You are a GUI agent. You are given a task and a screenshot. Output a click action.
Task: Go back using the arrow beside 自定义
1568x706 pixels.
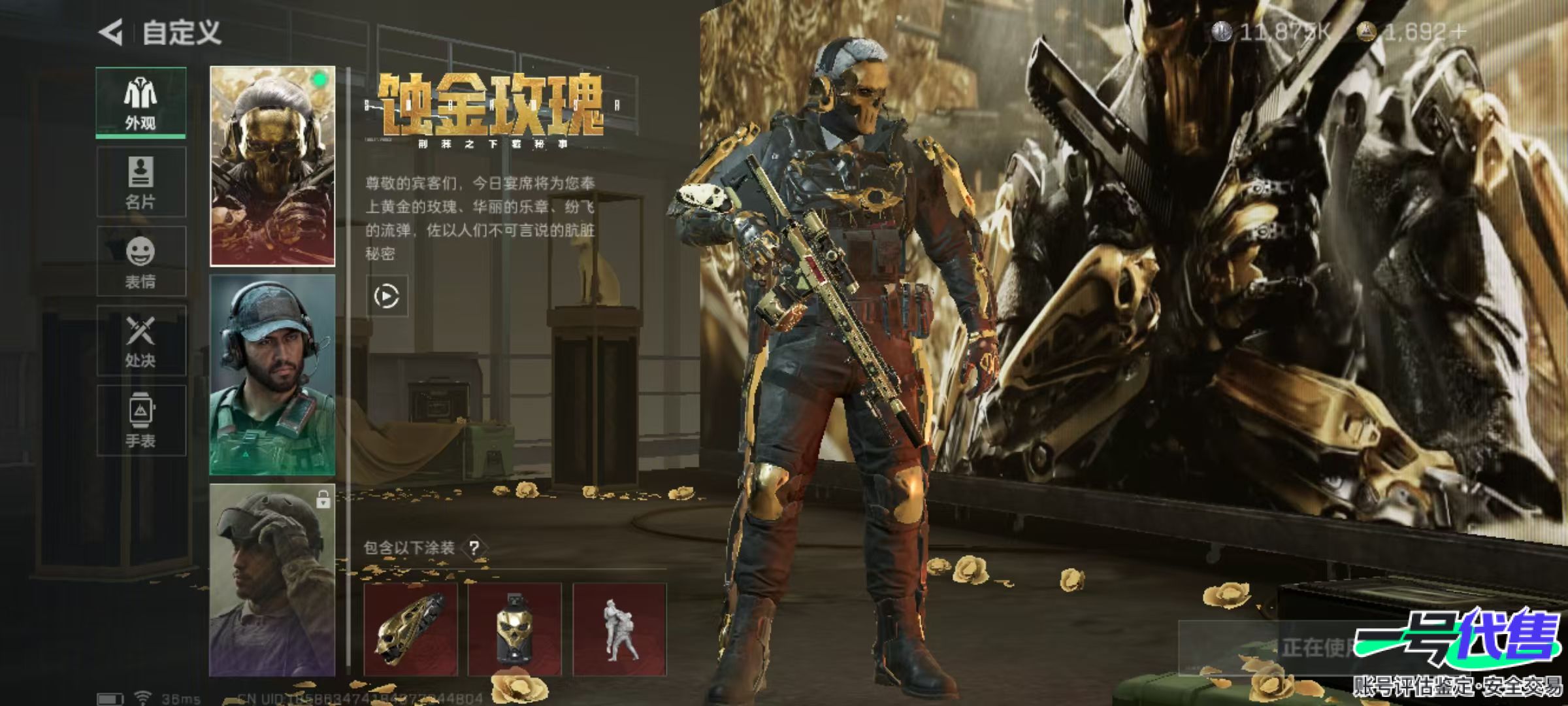click(x=111, y=32)
